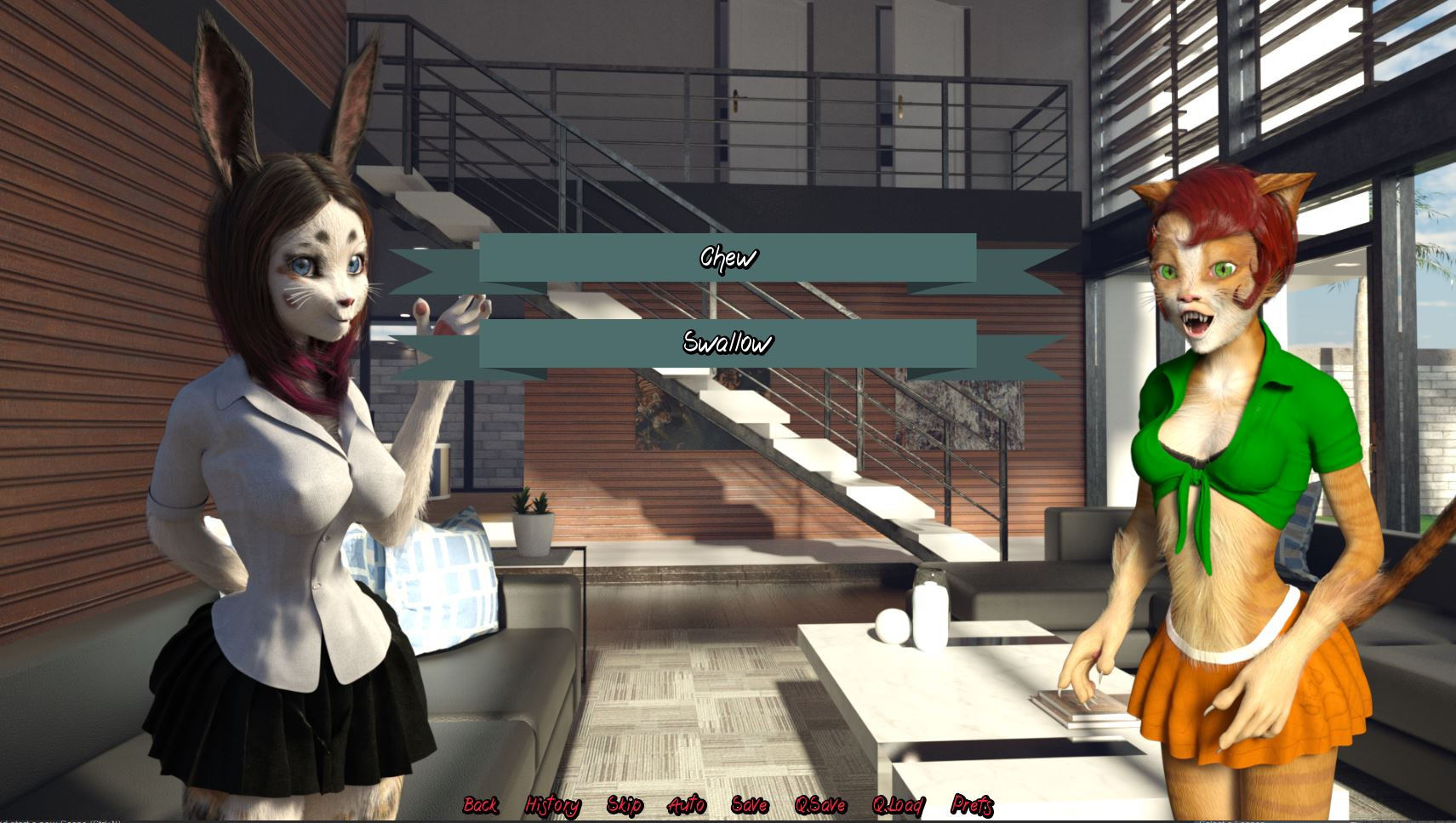The height and width of the screenshot is (823, 1456).
Task: Click the Swallow ribbon banner
Action: tap(728, 343)
